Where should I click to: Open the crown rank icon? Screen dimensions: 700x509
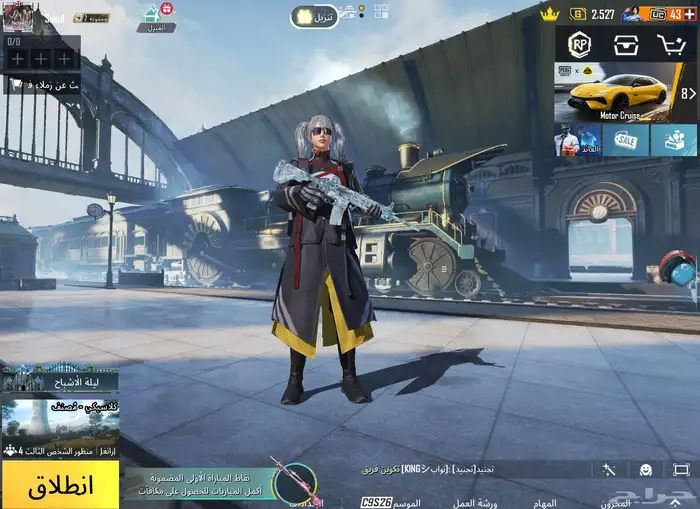click(x=549, y=14)
